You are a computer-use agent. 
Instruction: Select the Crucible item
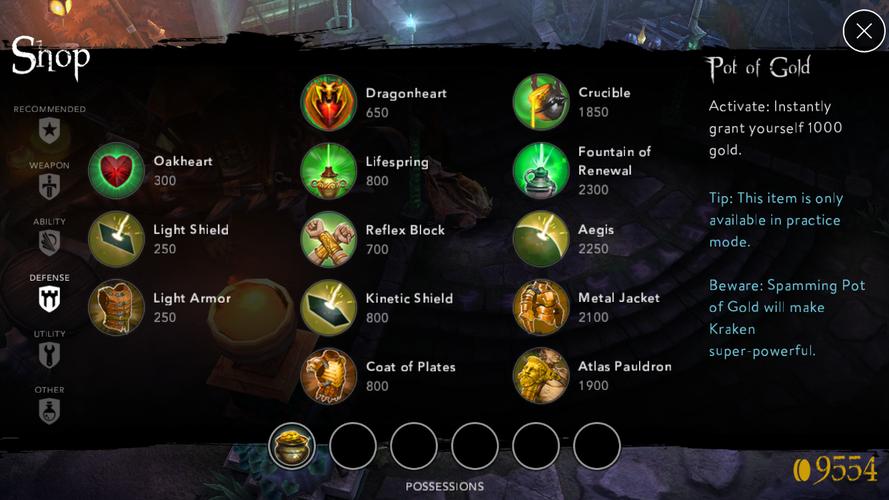click(541, 102)
